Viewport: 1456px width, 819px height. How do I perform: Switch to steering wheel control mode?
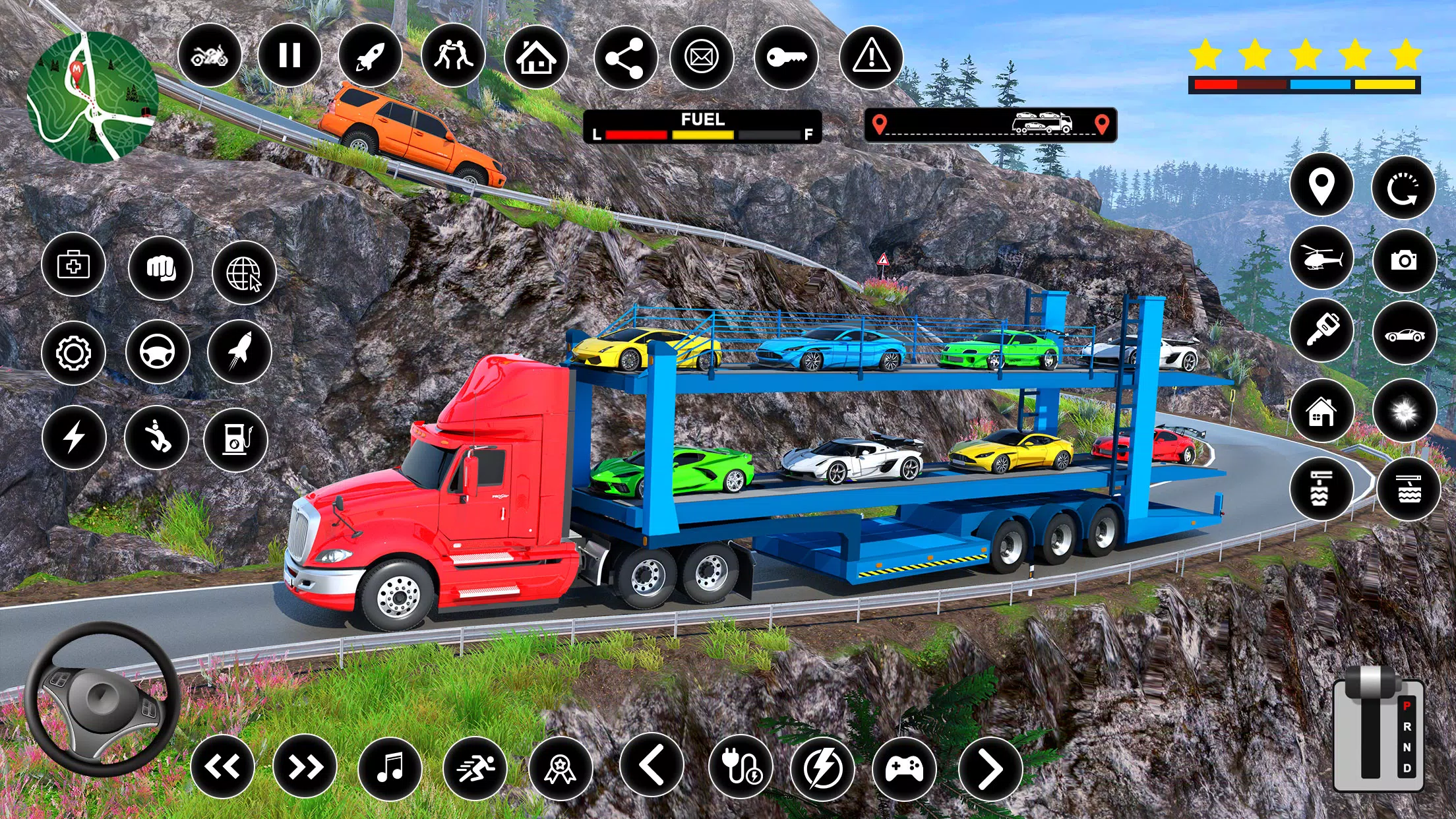(x=158, y=352)
